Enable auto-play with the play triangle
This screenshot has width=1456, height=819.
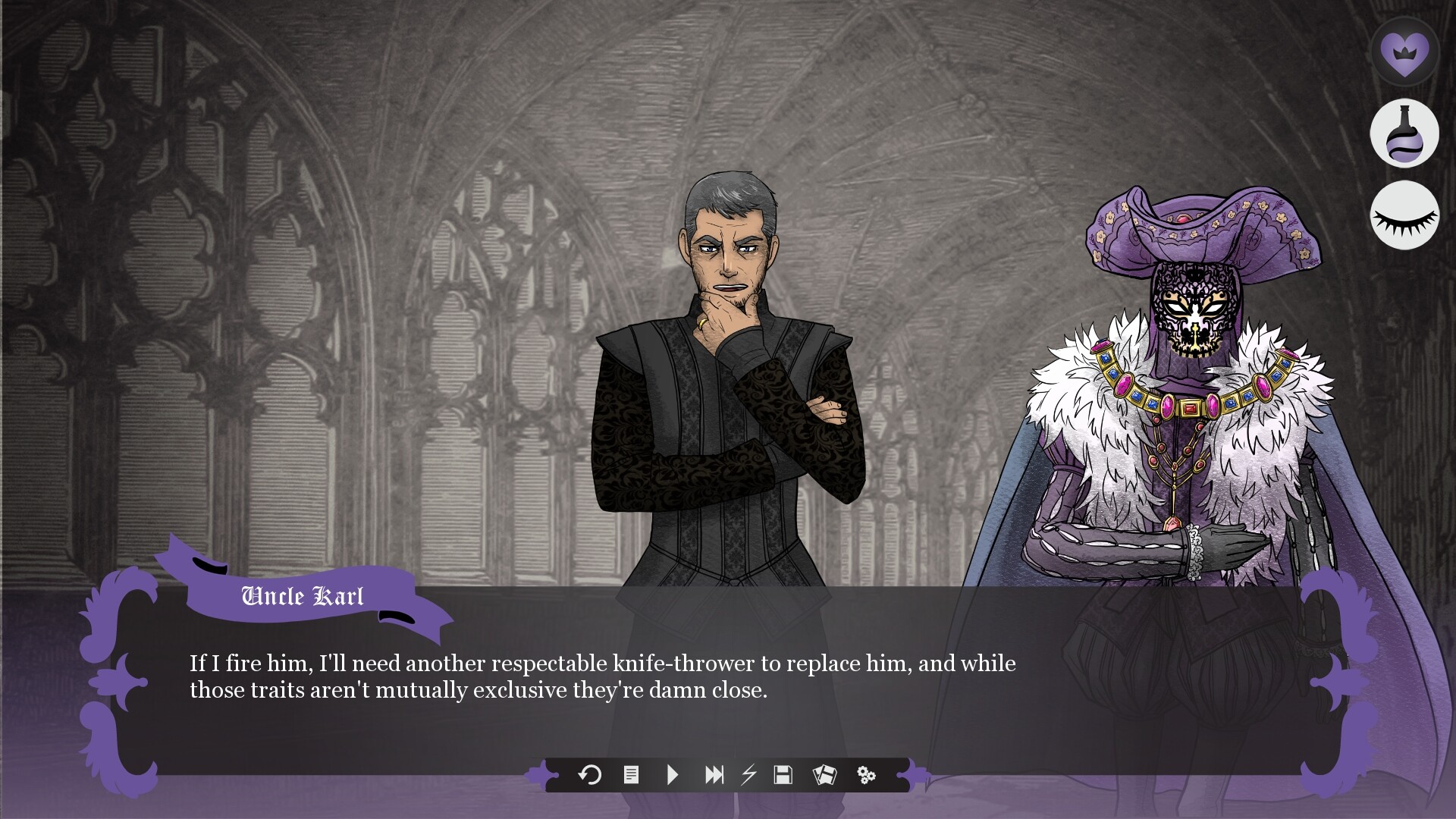coord(672,775)
